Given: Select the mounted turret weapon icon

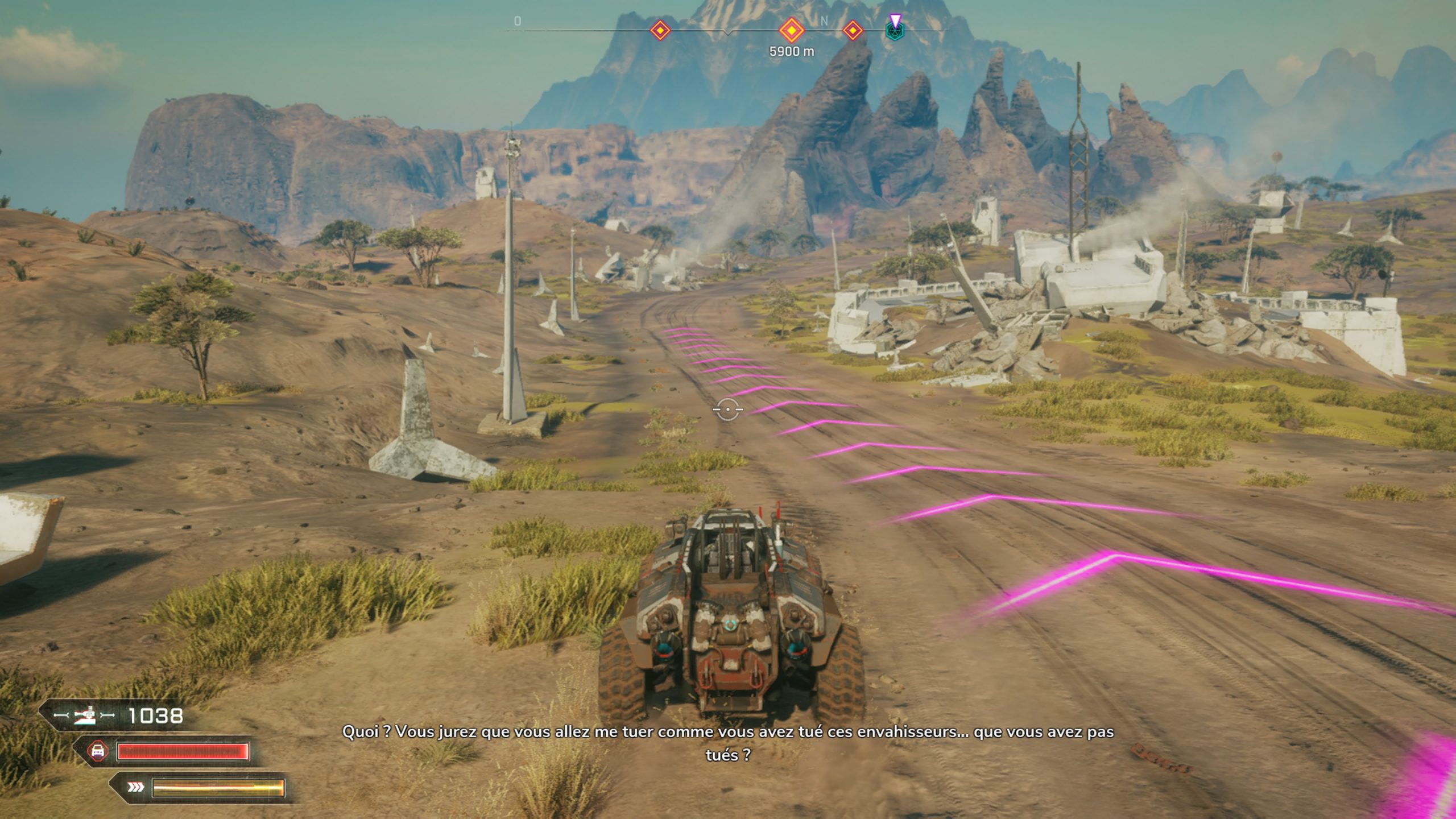Looking at the screenshot, I should tap(85, 716).
